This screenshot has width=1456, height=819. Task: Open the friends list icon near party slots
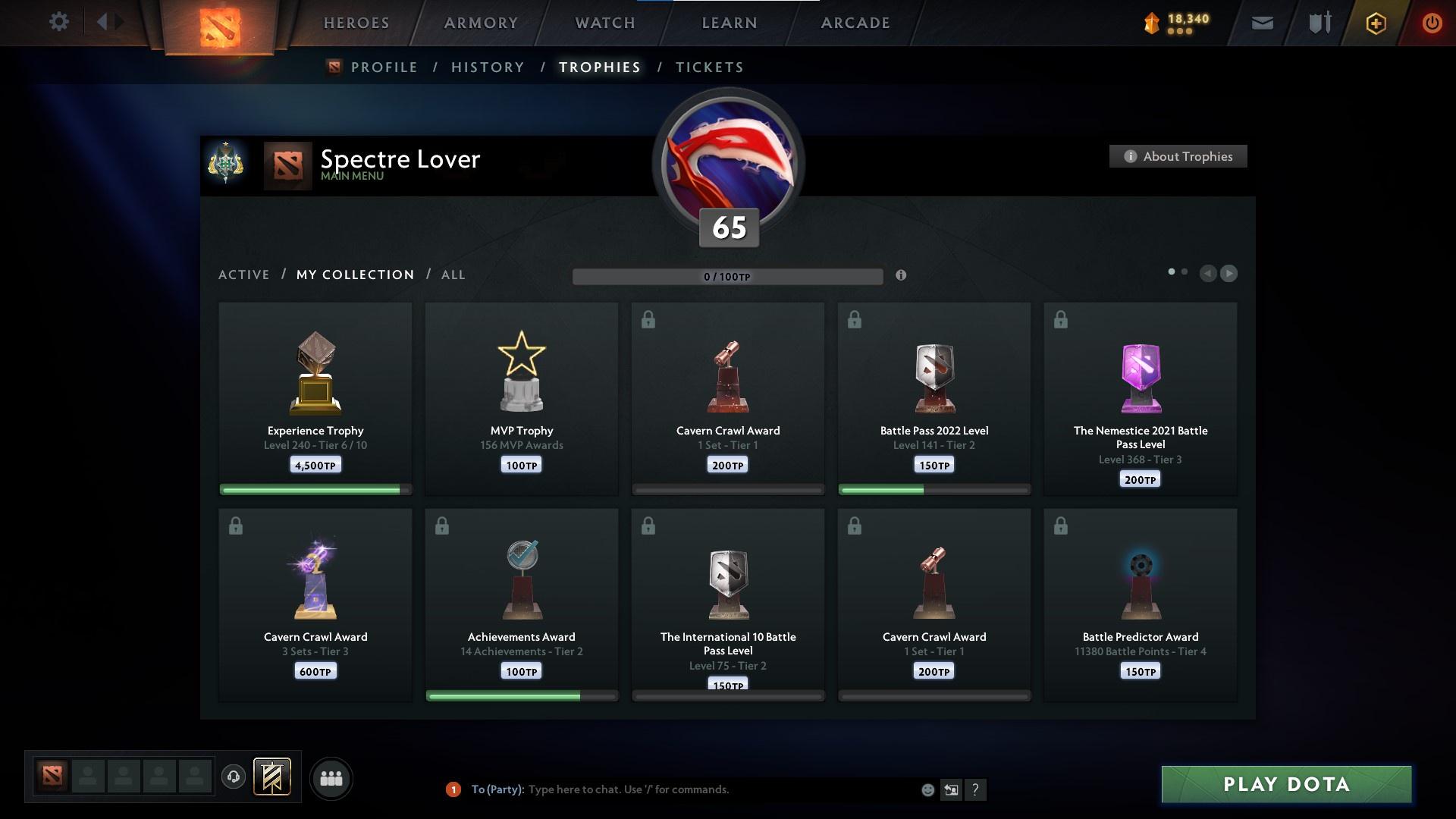pos(331,778)
